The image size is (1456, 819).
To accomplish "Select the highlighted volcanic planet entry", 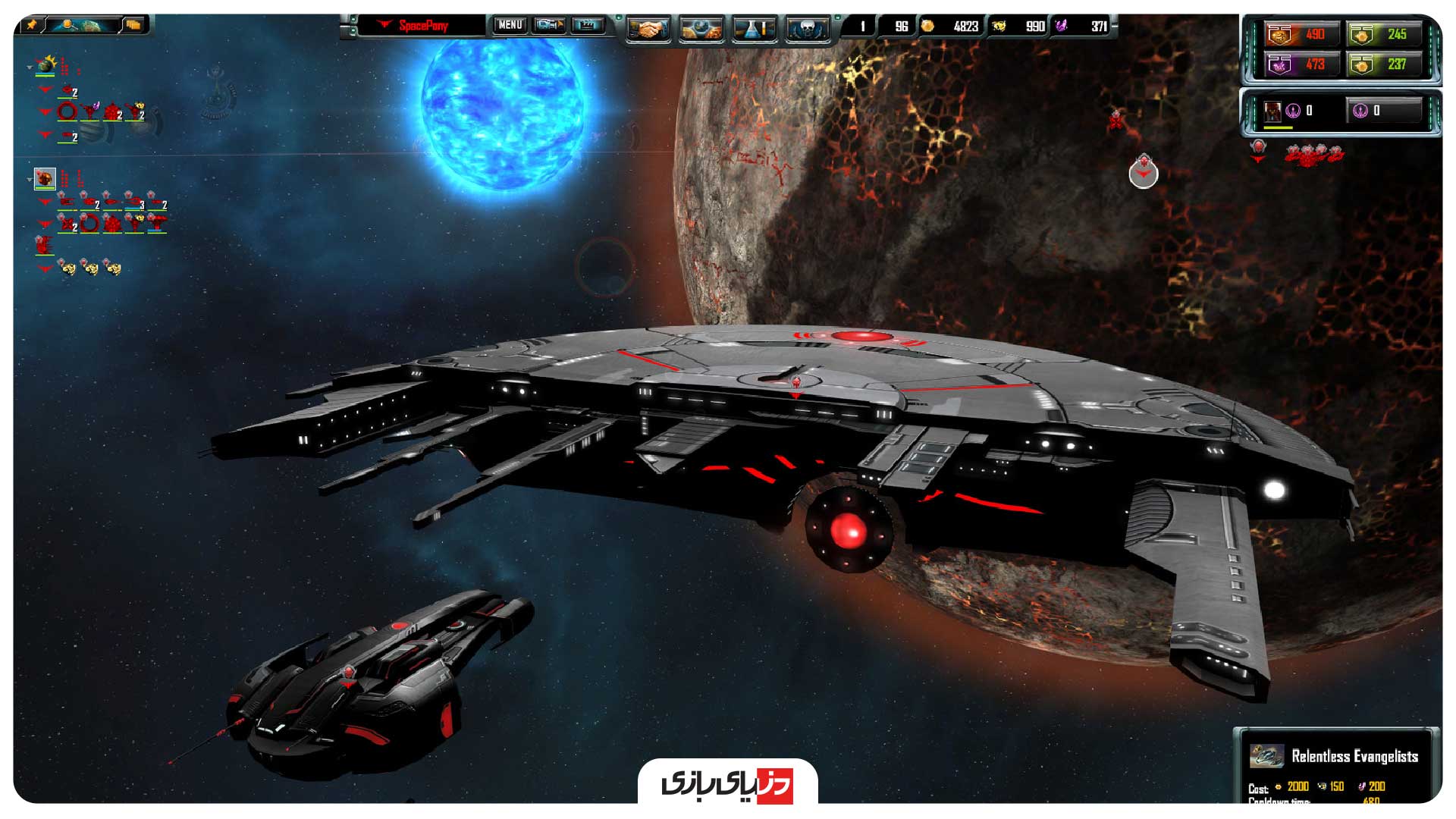I will coord(45,179).
